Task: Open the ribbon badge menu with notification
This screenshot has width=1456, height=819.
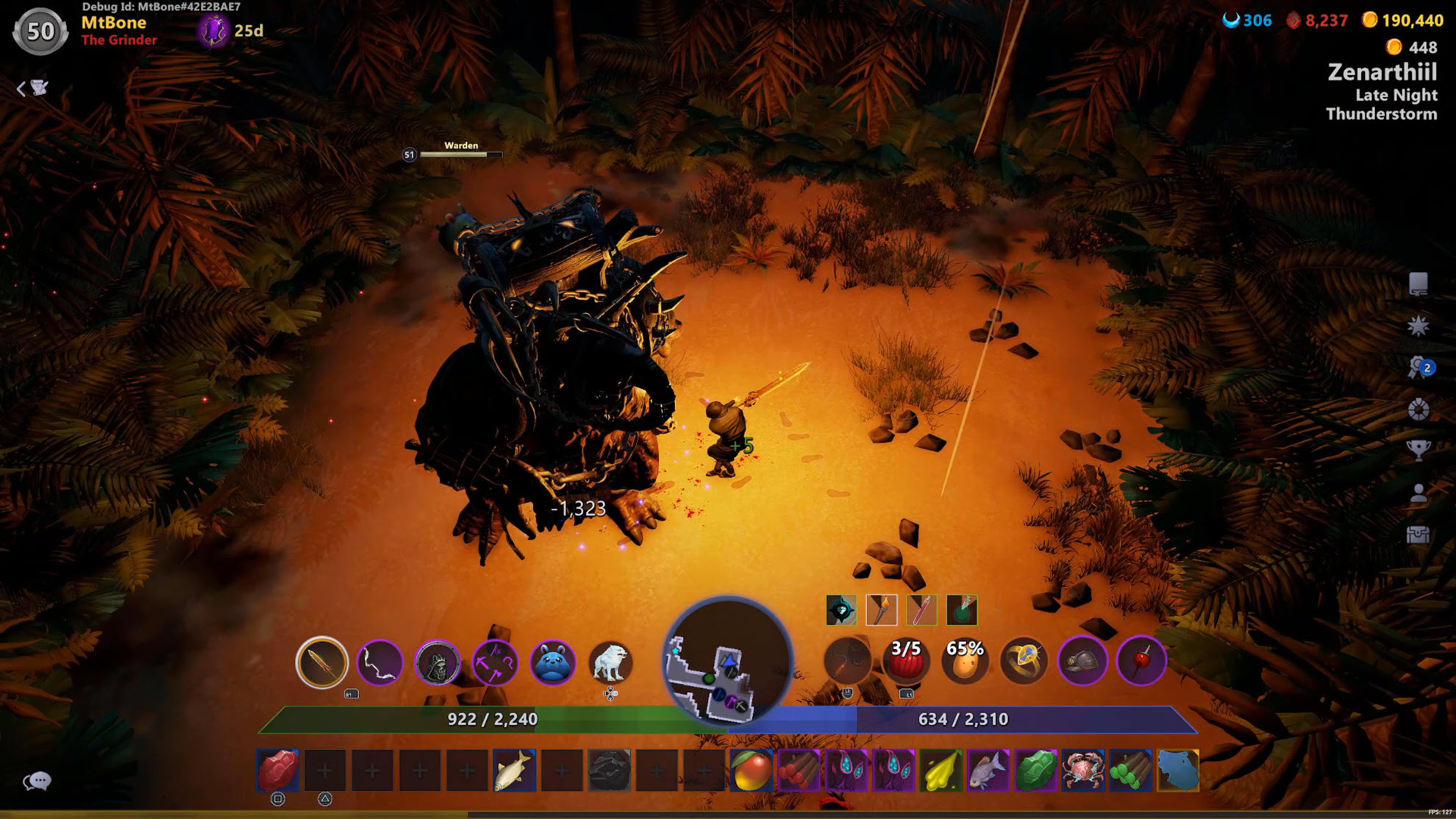Action: point(1418,367)
